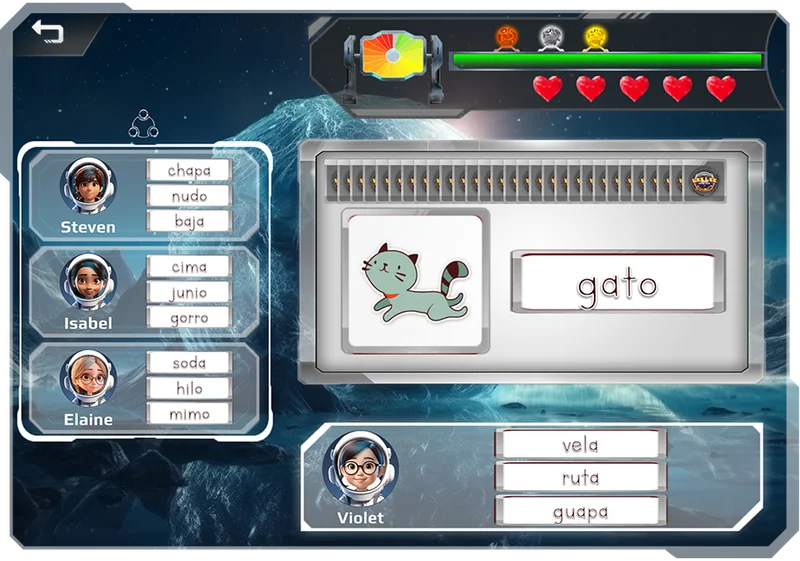Screen dimensions: 800x561
Task: Choose Elaine's 'mimo' card
Action: coord(189,413)
